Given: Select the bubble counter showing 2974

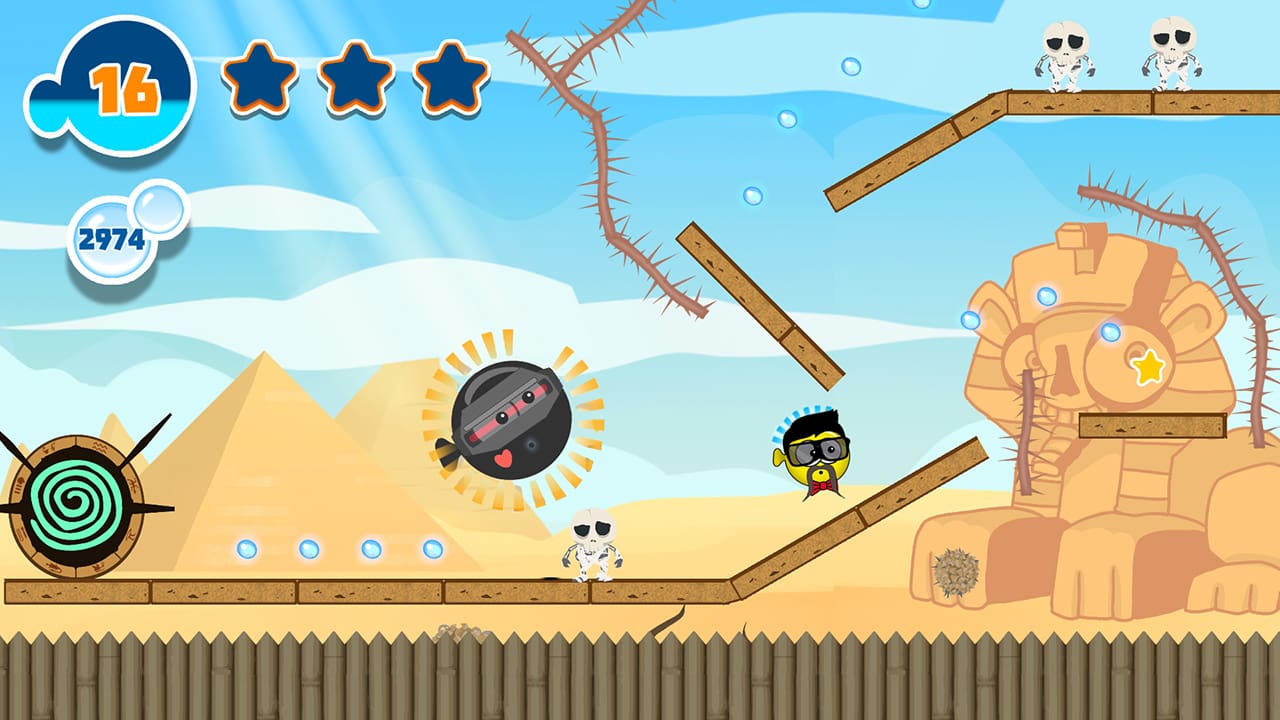Looking at the screenshot, I should tap(110, 235).
